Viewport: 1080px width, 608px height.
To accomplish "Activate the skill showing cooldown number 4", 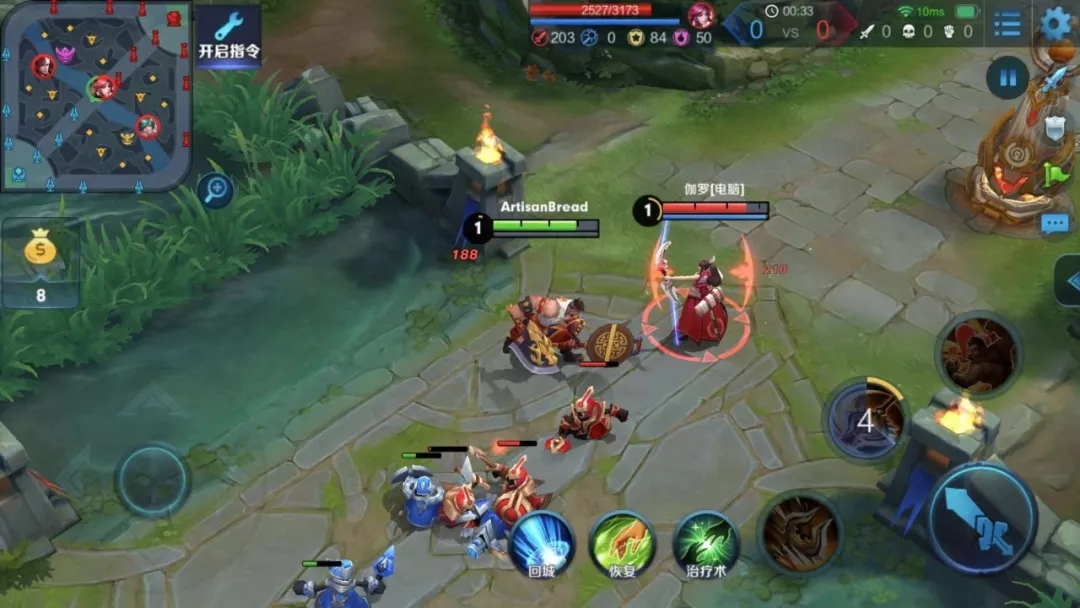I will (x=865, y=420).
